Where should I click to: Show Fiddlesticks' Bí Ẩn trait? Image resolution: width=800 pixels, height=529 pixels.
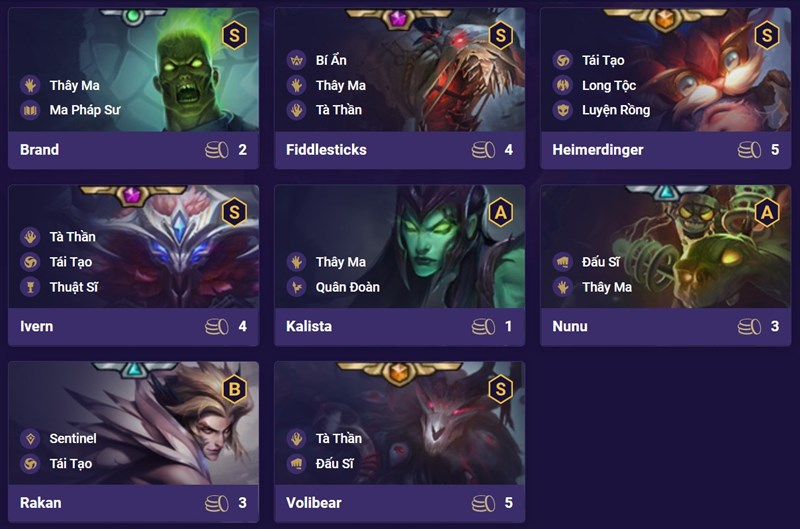[x=330, y=61]
